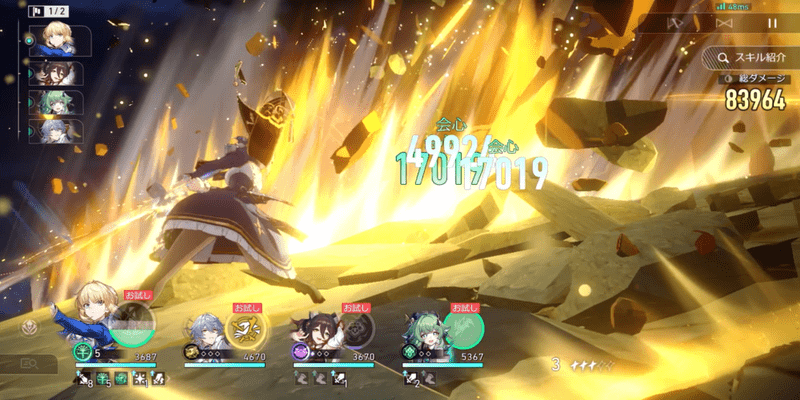
Task: Open the faded magnifier panel at bottom left
Action: pos(27,365)
